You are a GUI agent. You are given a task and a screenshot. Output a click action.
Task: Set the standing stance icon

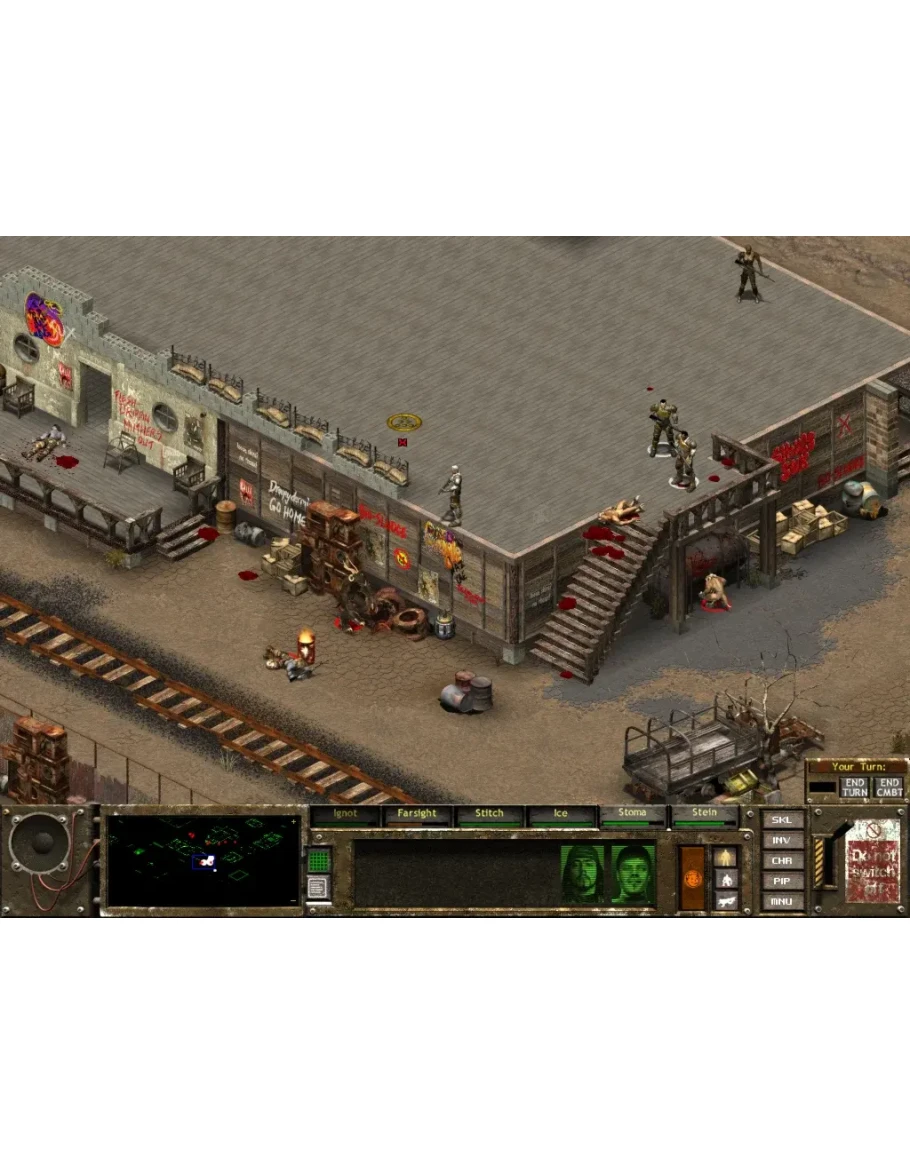click(726, 857)
